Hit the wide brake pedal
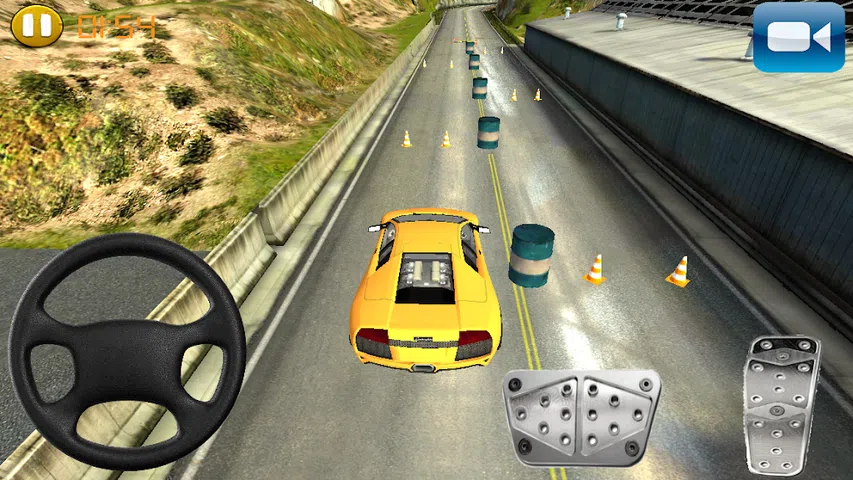The width and height of the screenshot is (853, 480). pyautogui.click(x=581, y=417)
